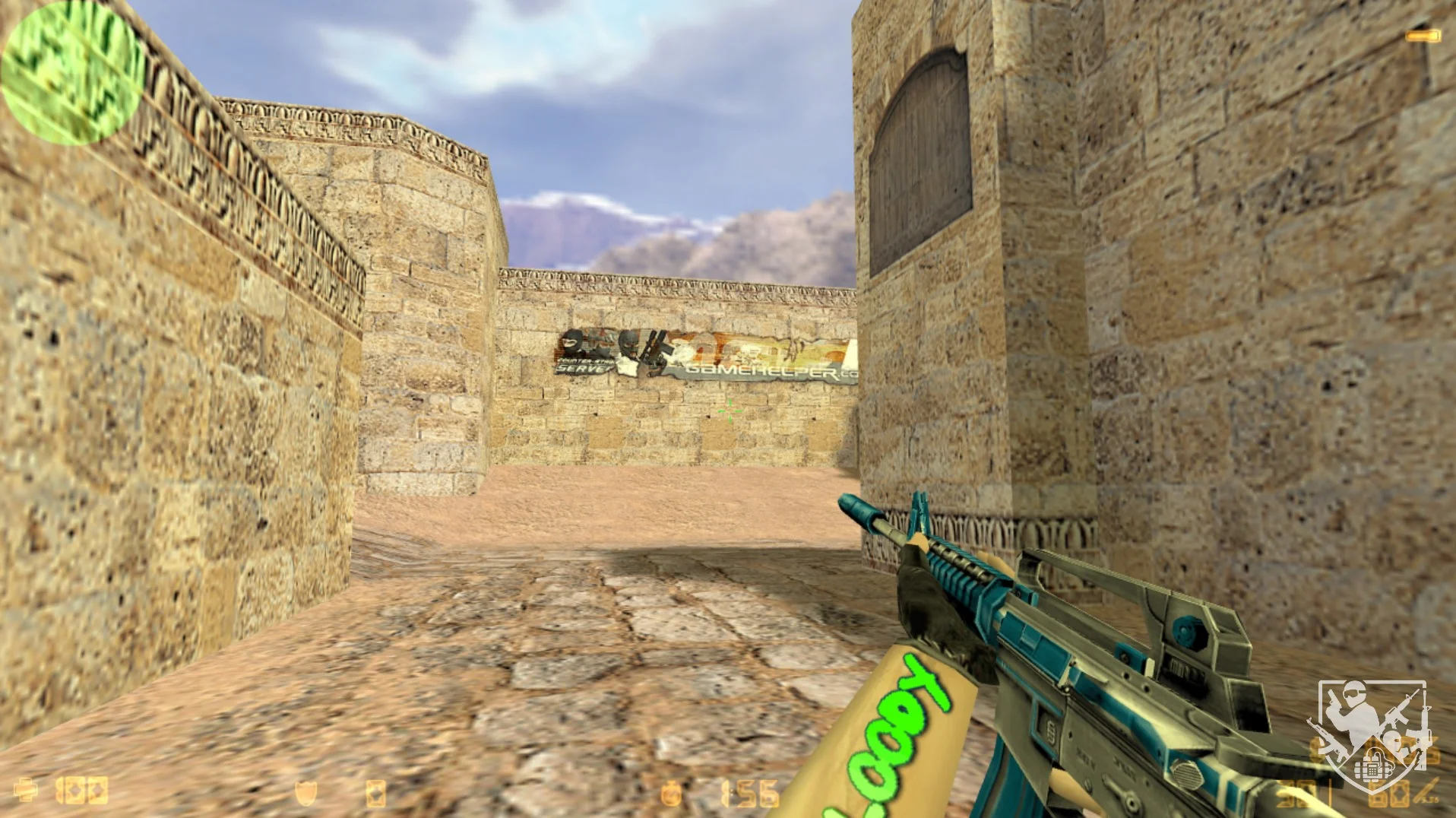Click the soldier shield watermark logo
The width and height of the screenshot is (1456, 818).
tap(1370, 735)
